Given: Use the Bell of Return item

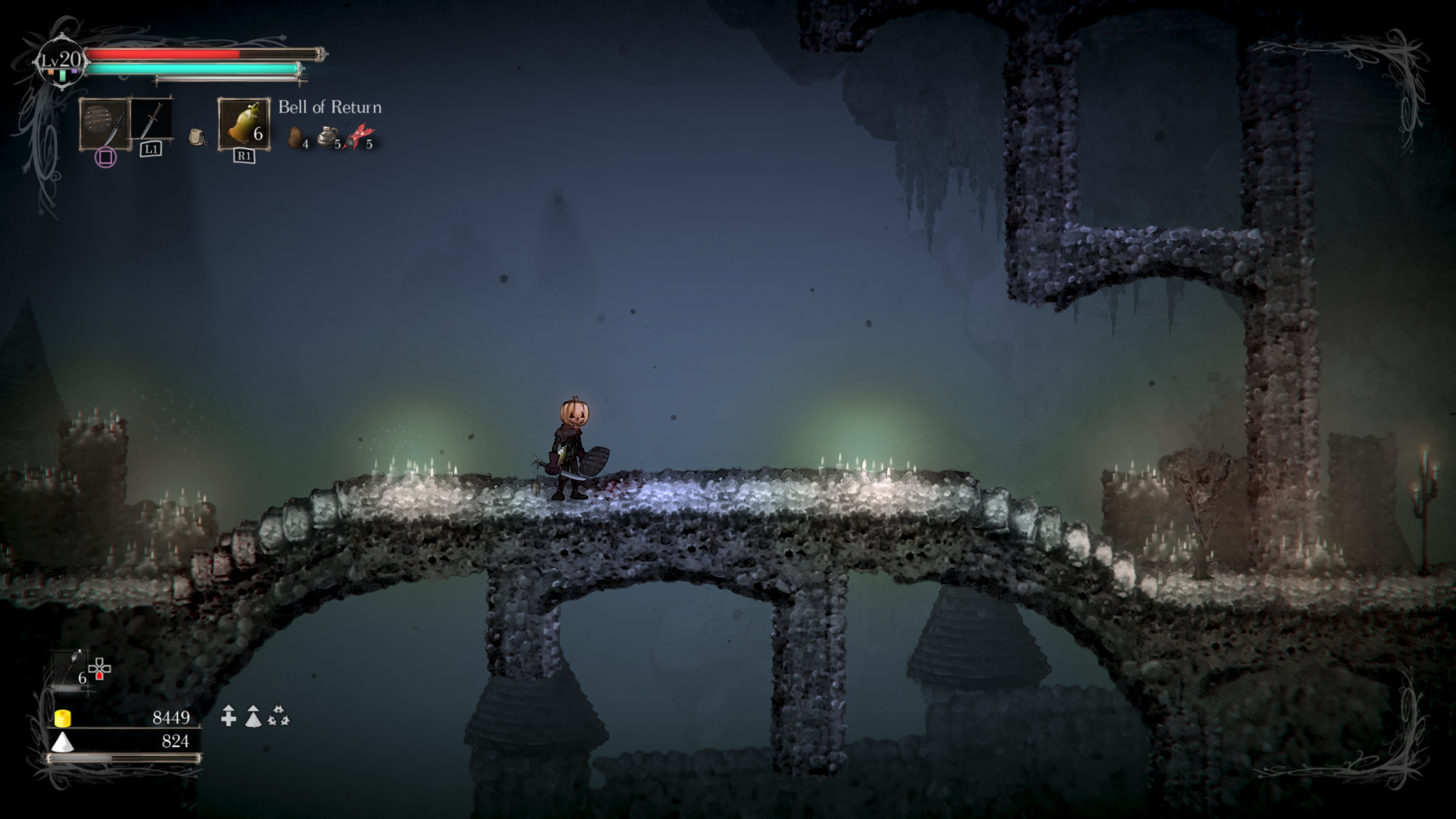Looking at the screenshot, I should click(x=244, y=124).
